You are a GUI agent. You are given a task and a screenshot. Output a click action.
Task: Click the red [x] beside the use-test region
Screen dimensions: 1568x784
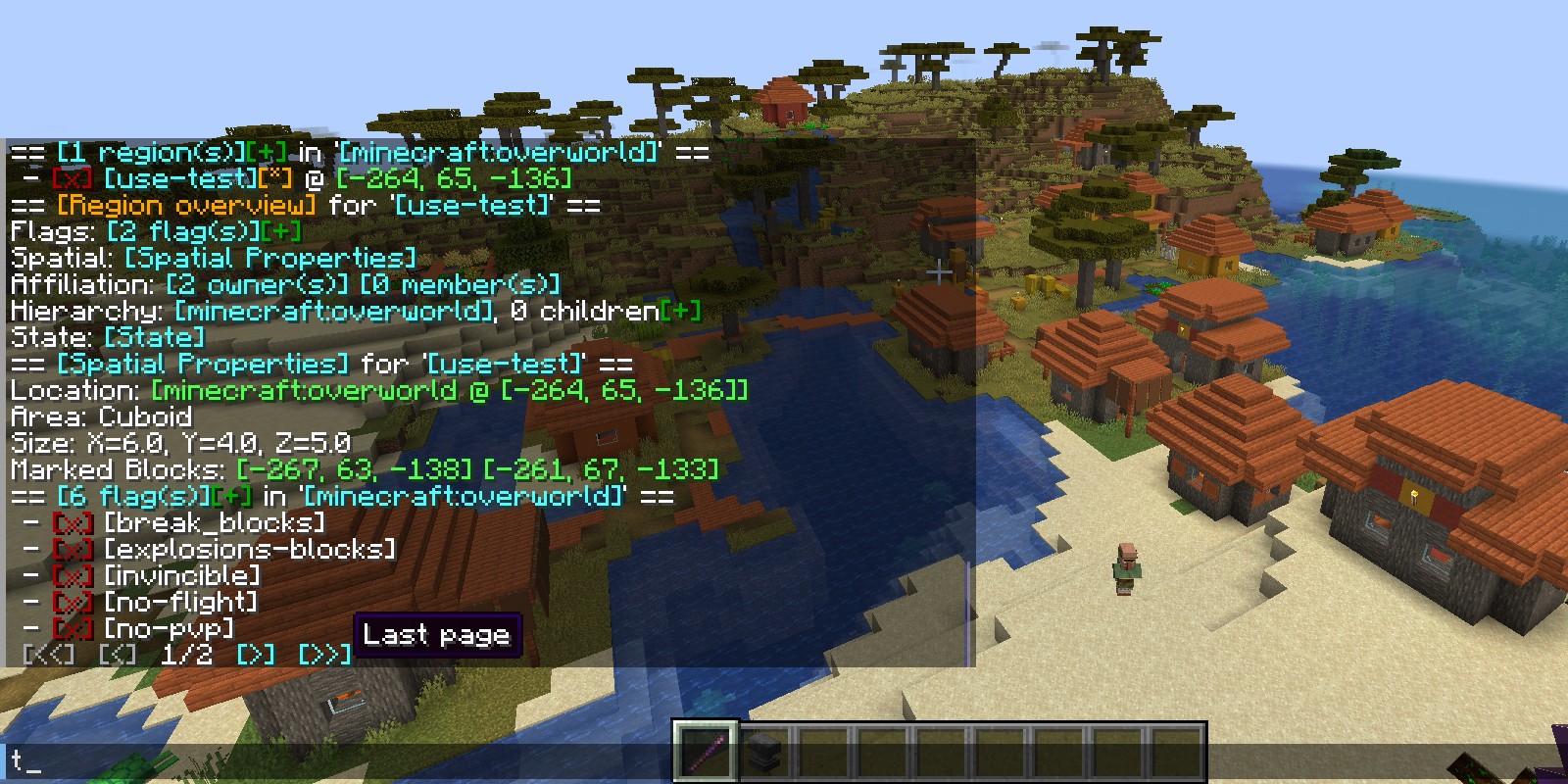[x=73, y=179]
